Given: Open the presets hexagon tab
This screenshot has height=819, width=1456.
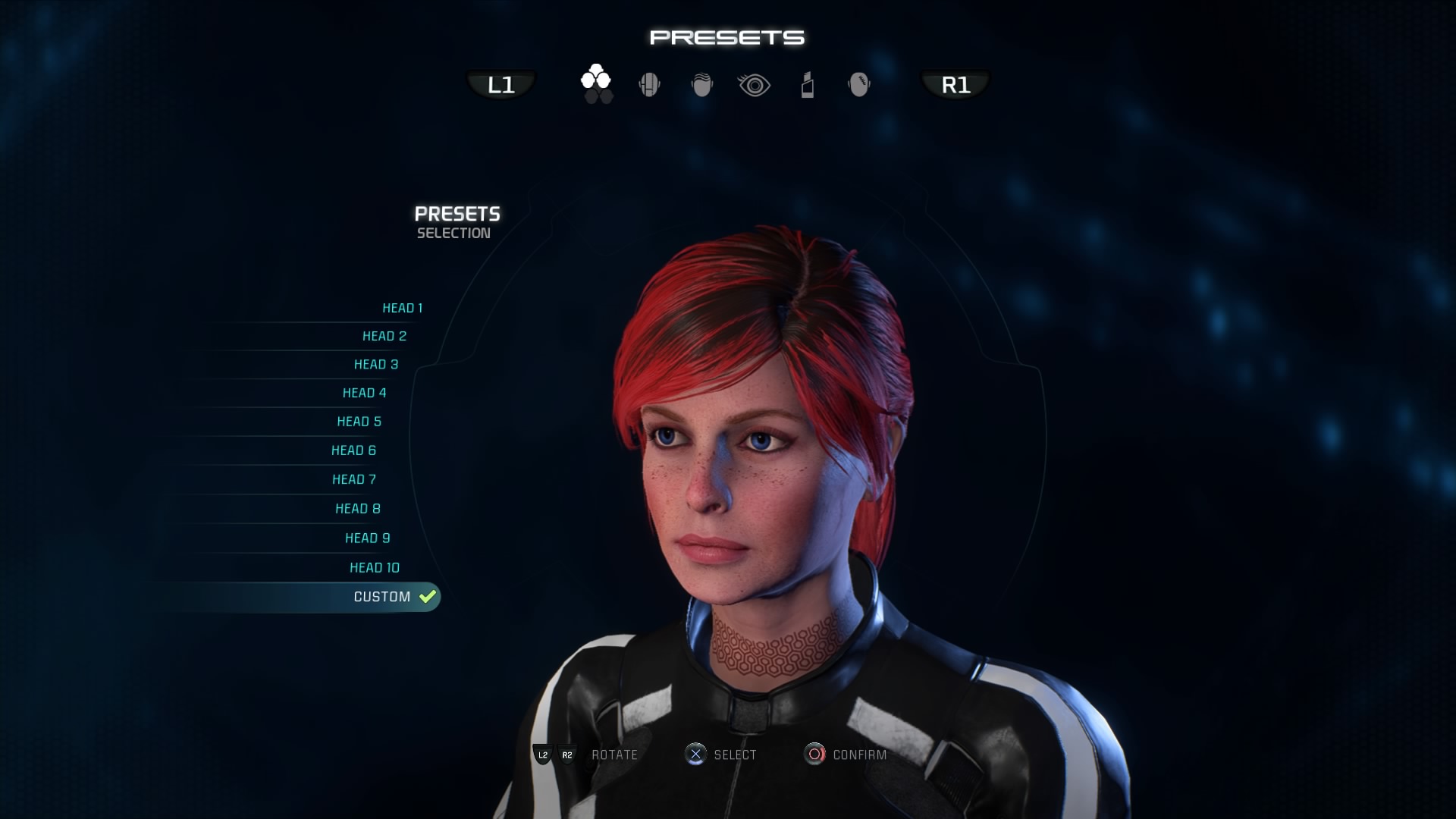Looking at the screenshot, I should pyautogui.click(x=596, y=83).
